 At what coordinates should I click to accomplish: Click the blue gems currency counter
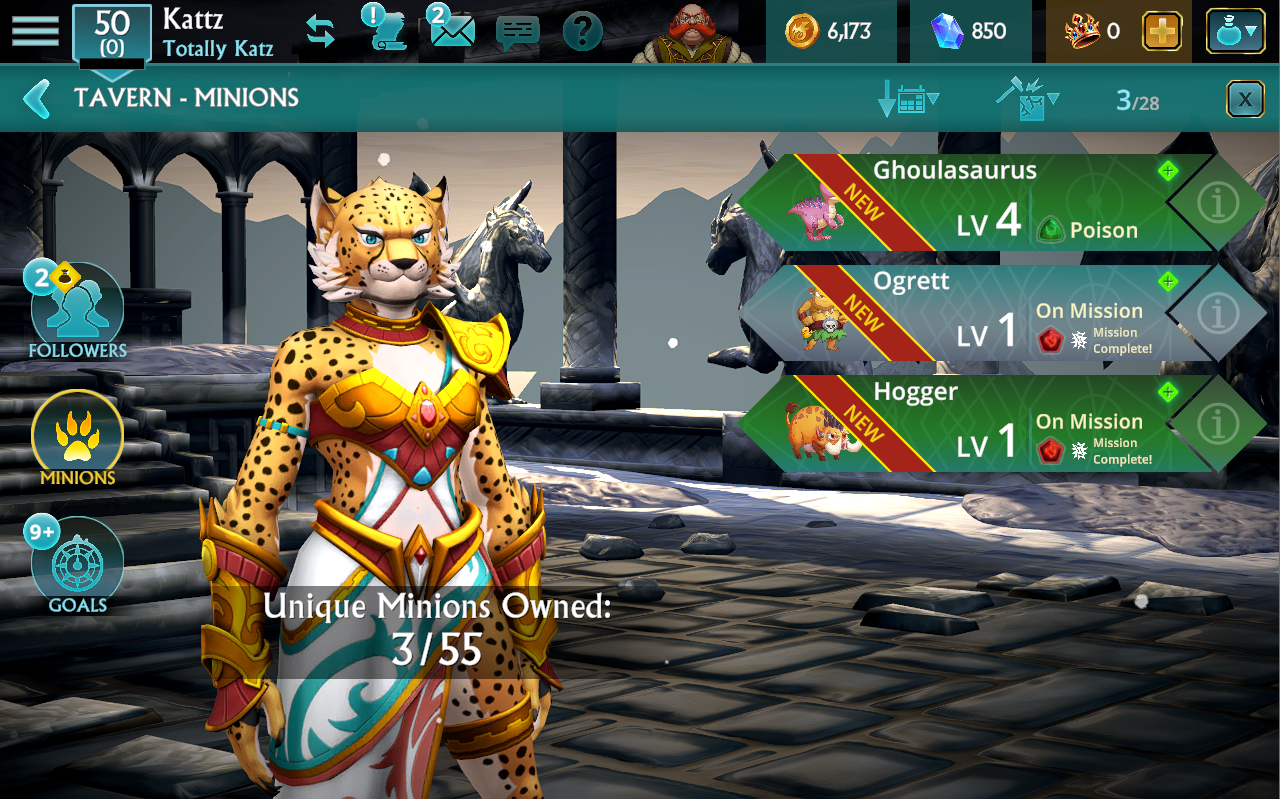tap(968, 32)
